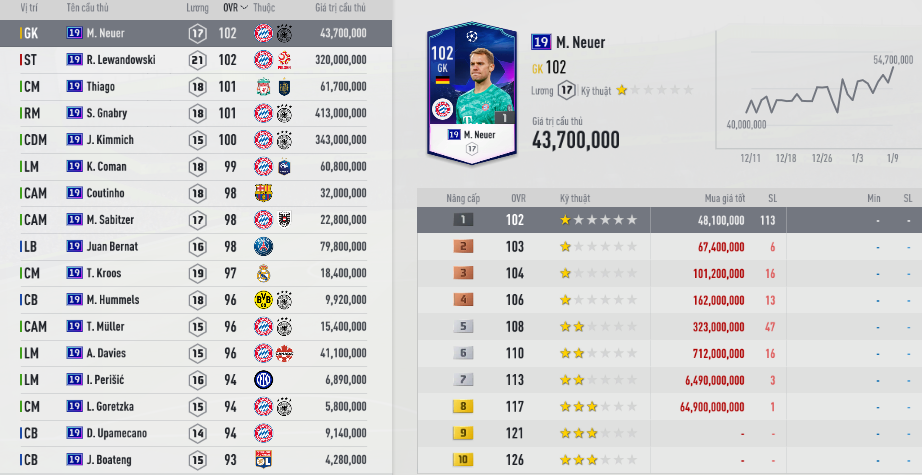This screenshot has height=475, width=922.
Task: Click the M. Neuer player card
Action: pos(470,92)
